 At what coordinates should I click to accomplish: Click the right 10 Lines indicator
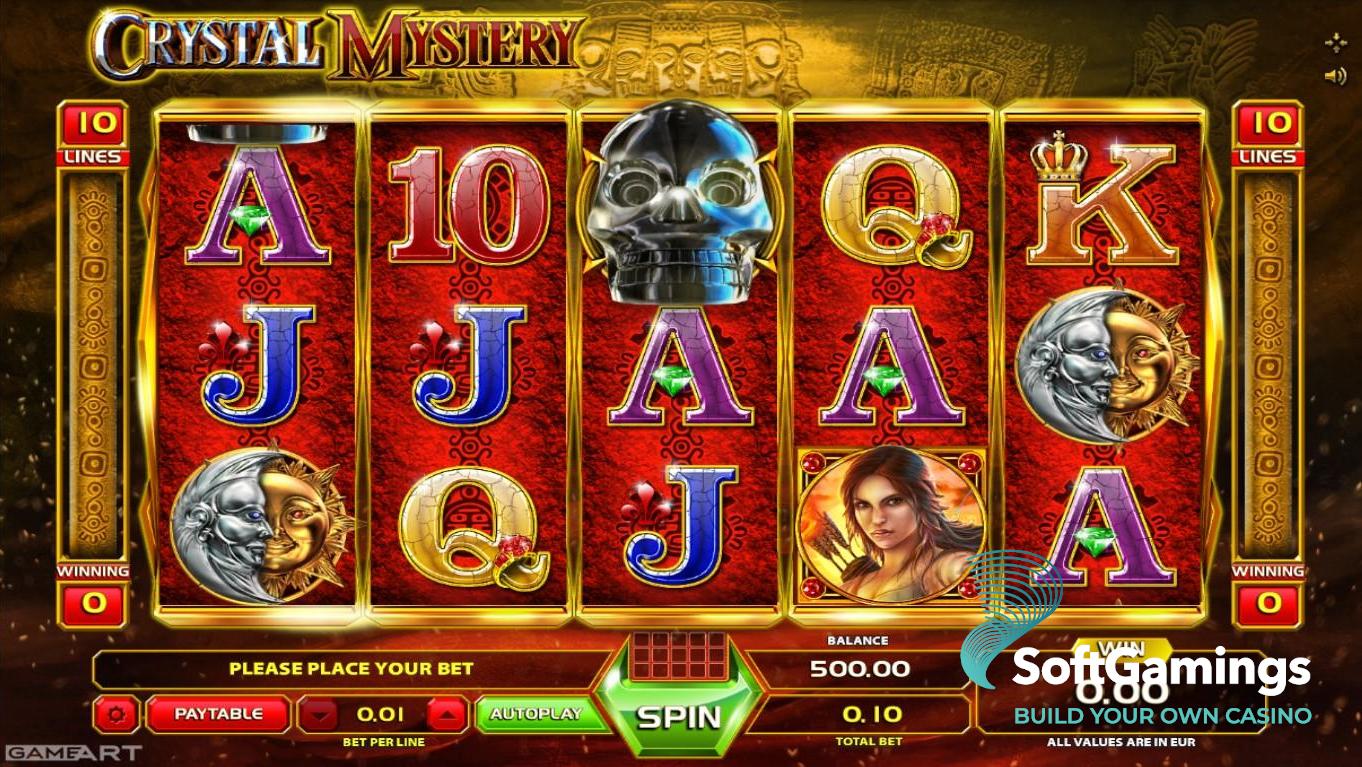click(1267, 135)
